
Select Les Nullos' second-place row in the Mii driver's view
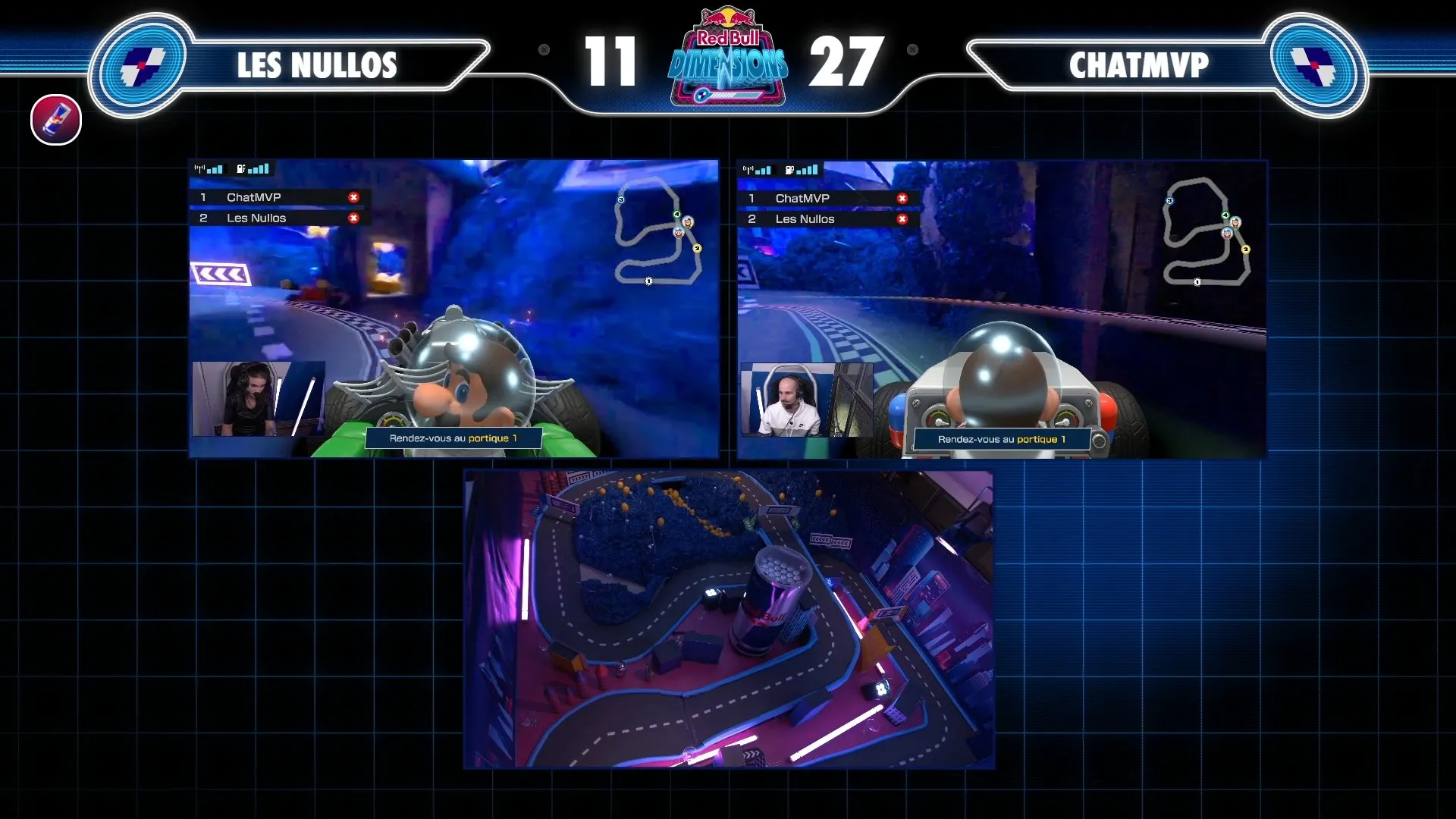[827, 219]
